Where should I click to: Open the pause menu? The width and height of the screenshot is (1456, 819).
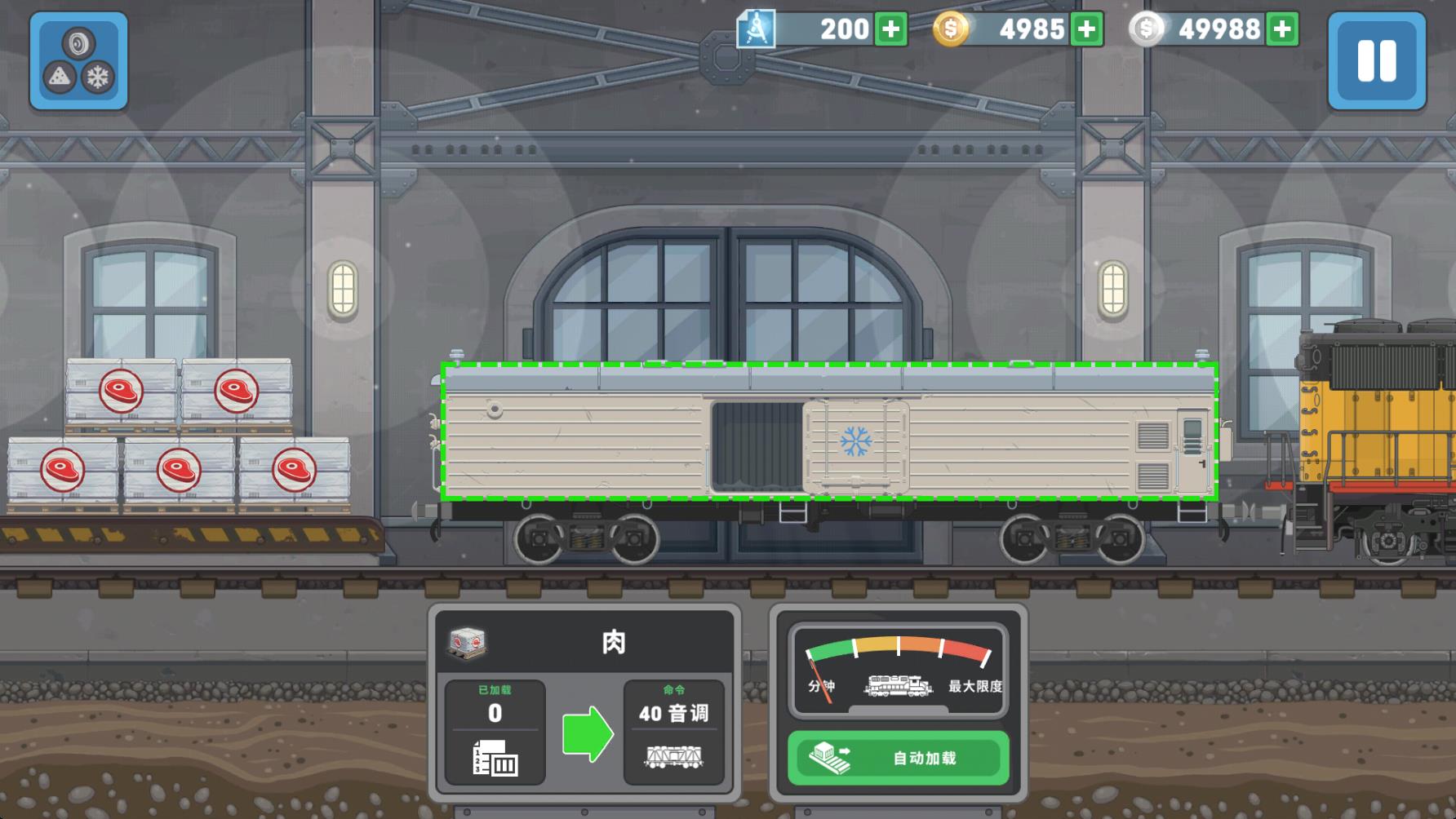[1378, 60]
